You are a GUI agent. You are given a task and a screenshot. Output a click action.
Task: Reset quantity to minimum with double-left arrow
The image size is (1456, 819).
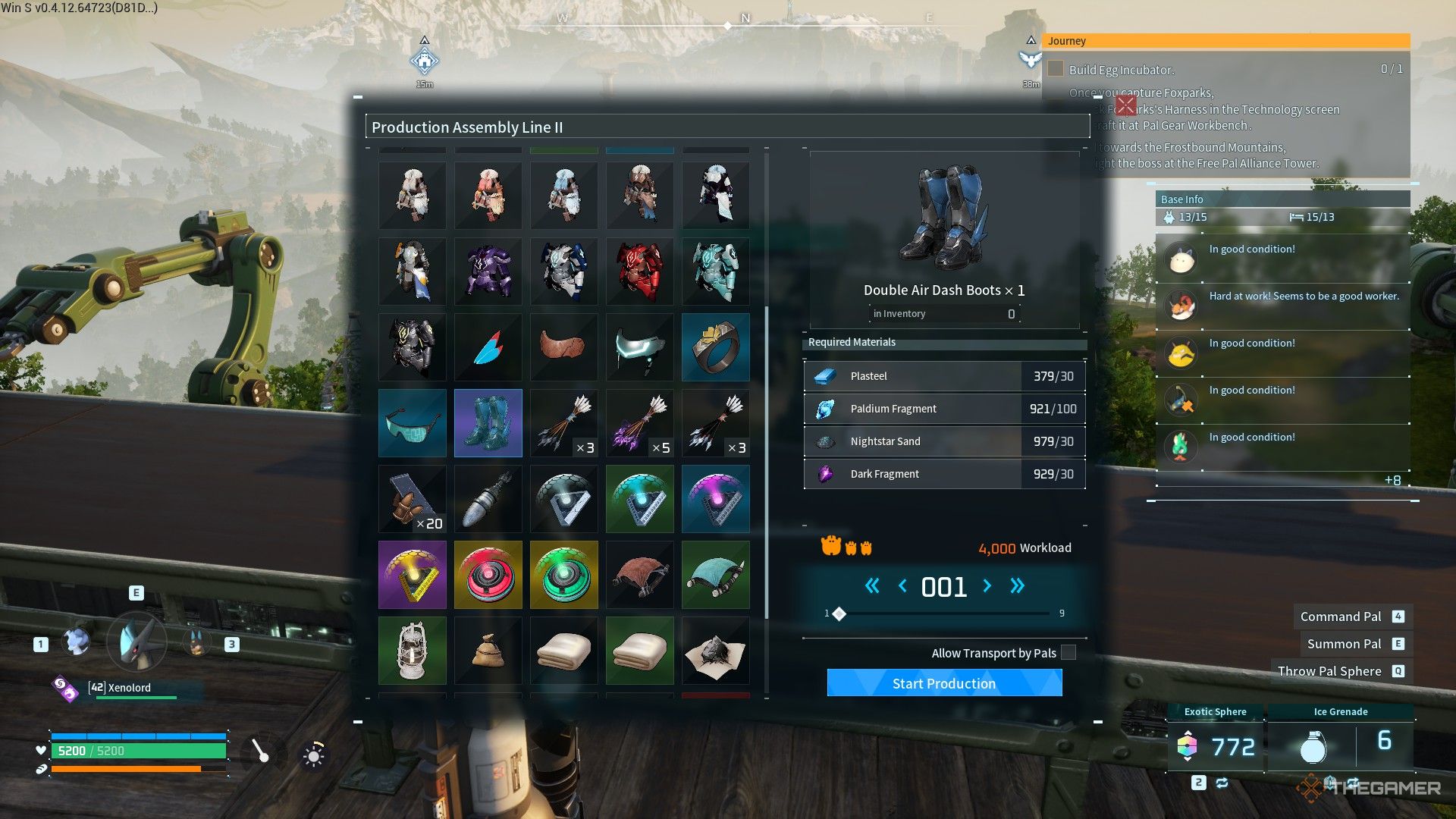tap(872, 585)
